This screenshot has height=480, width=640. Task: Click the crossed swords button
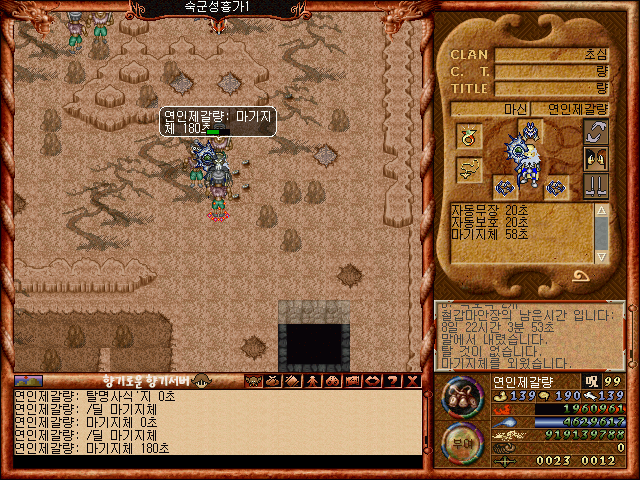(x=596, y=186)
